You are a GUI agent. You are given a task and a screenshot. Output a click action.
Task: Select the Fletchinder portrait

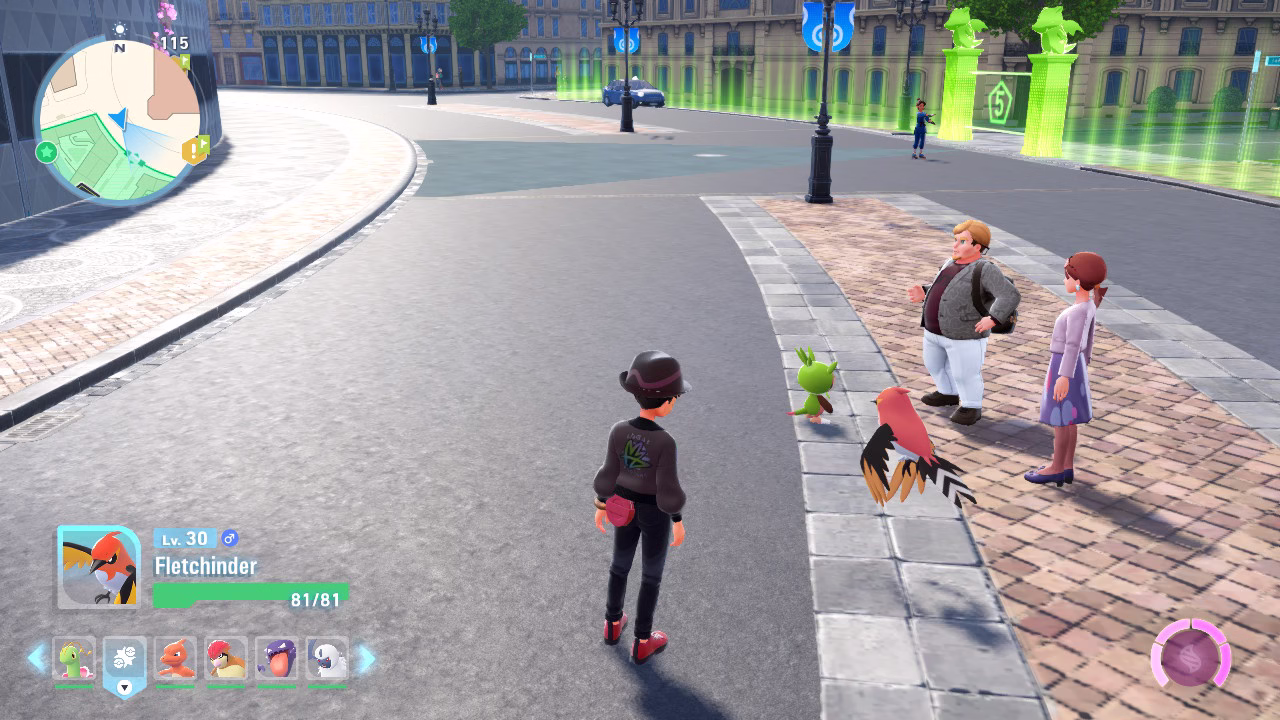click(98, 567)
